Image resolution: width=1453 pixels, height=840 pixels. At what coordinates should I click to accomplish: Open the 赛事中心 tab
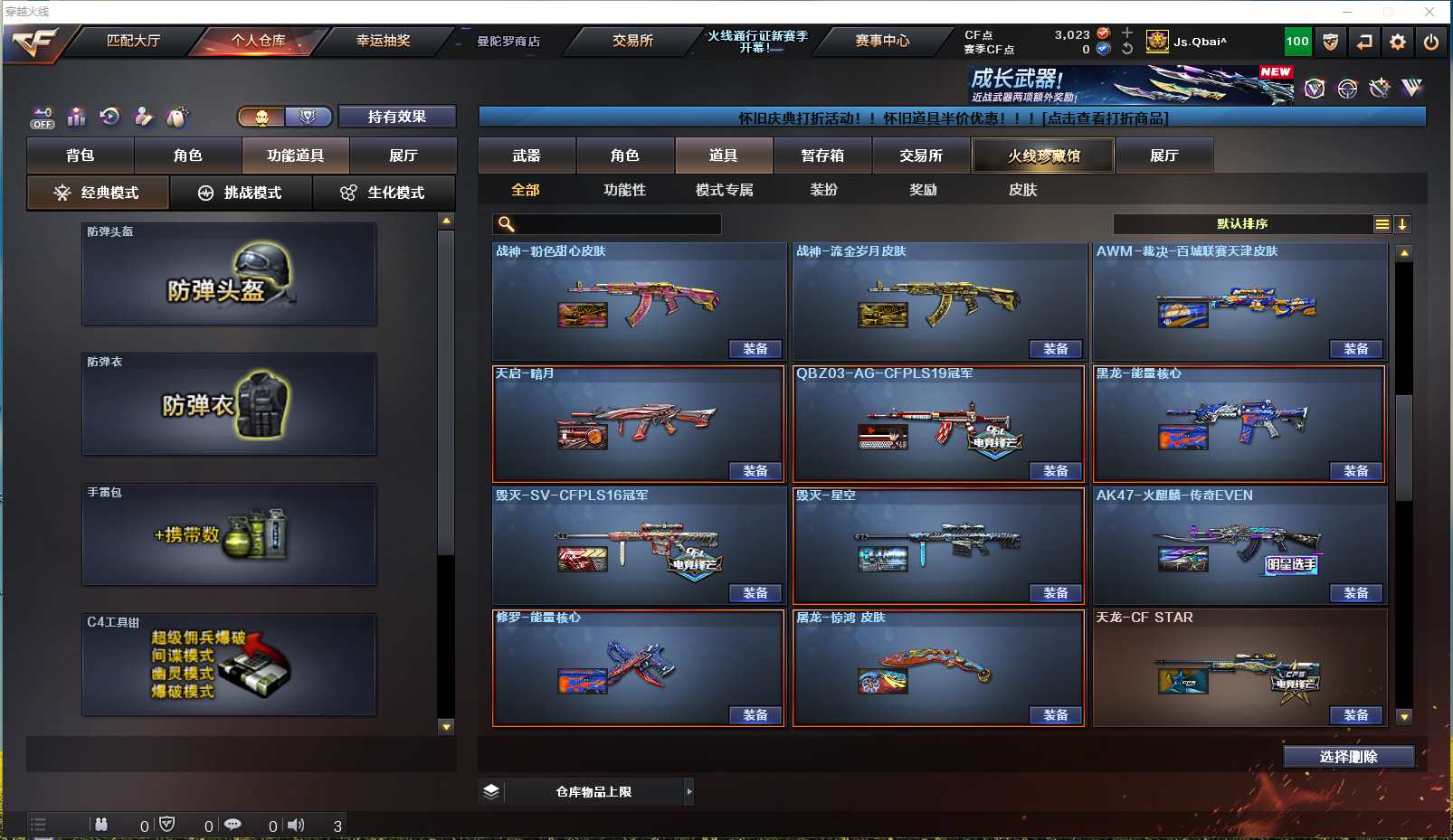(x=882, y=41)
